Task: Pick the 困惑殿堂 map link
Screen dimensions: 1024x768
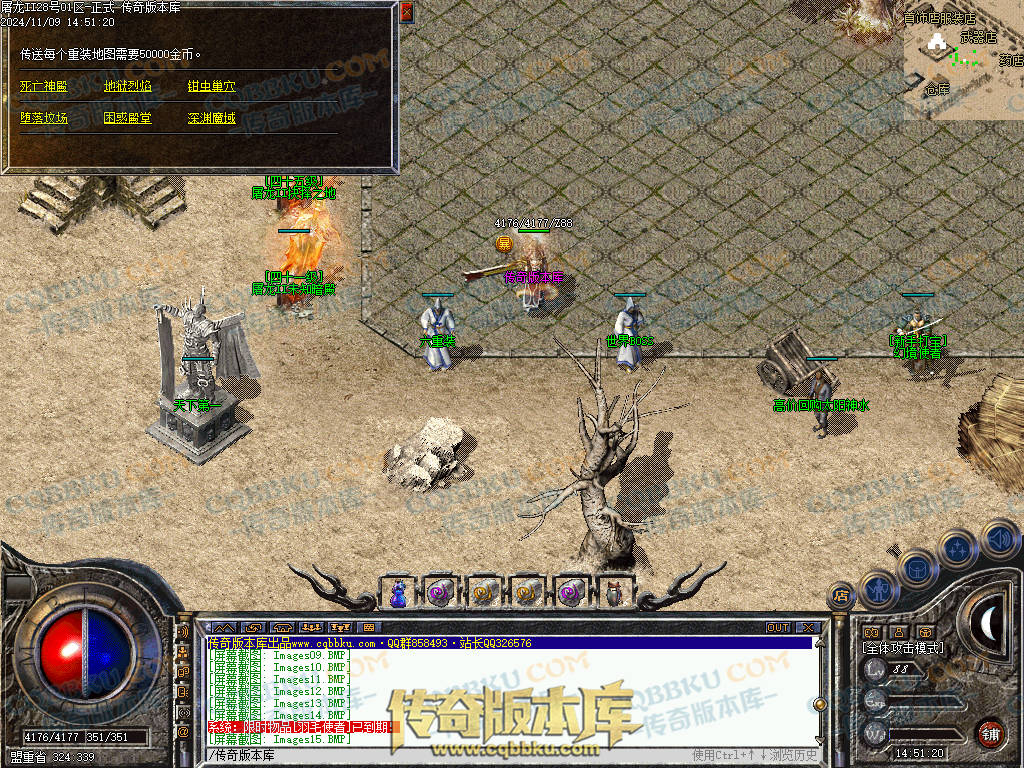Action: pos(128,118)
